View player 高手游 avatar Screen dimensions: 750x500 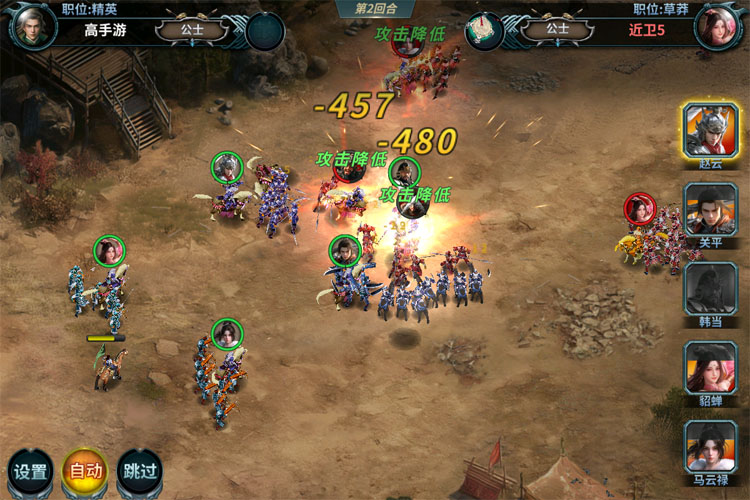pos(32,26)
